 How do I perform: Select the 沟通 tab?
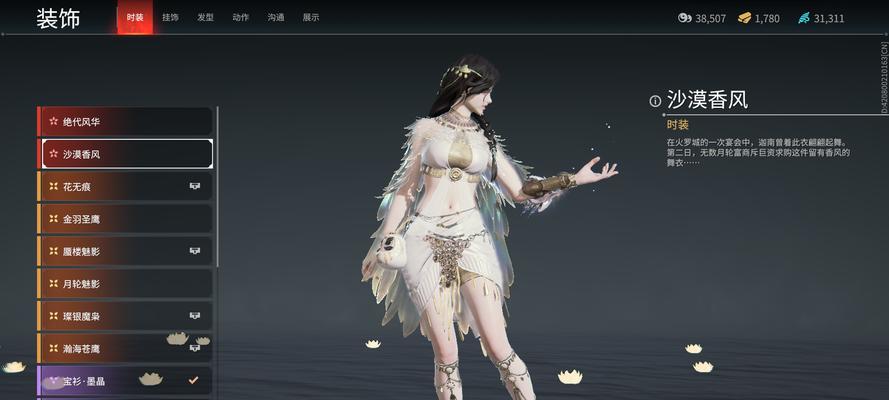[275, 18]
